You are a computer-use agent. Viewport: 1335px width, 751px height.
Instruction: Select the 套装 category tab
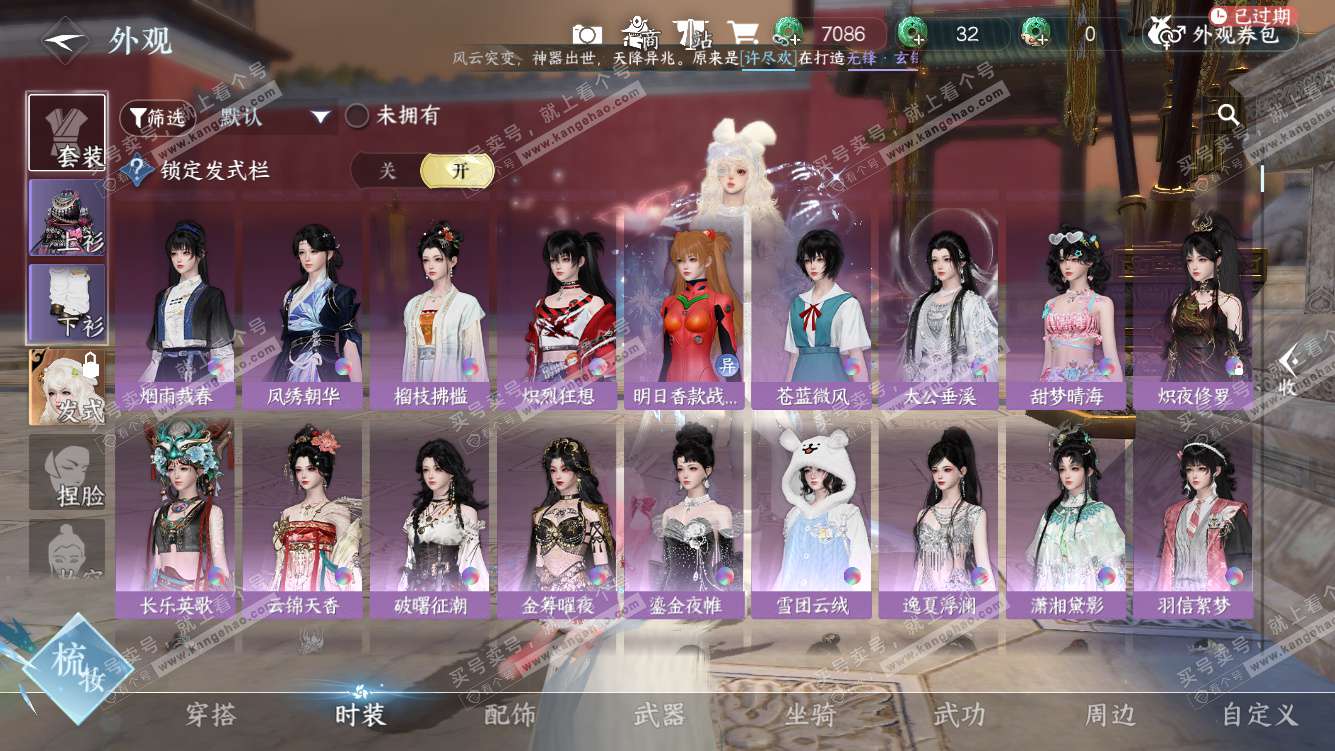(67, 133)
